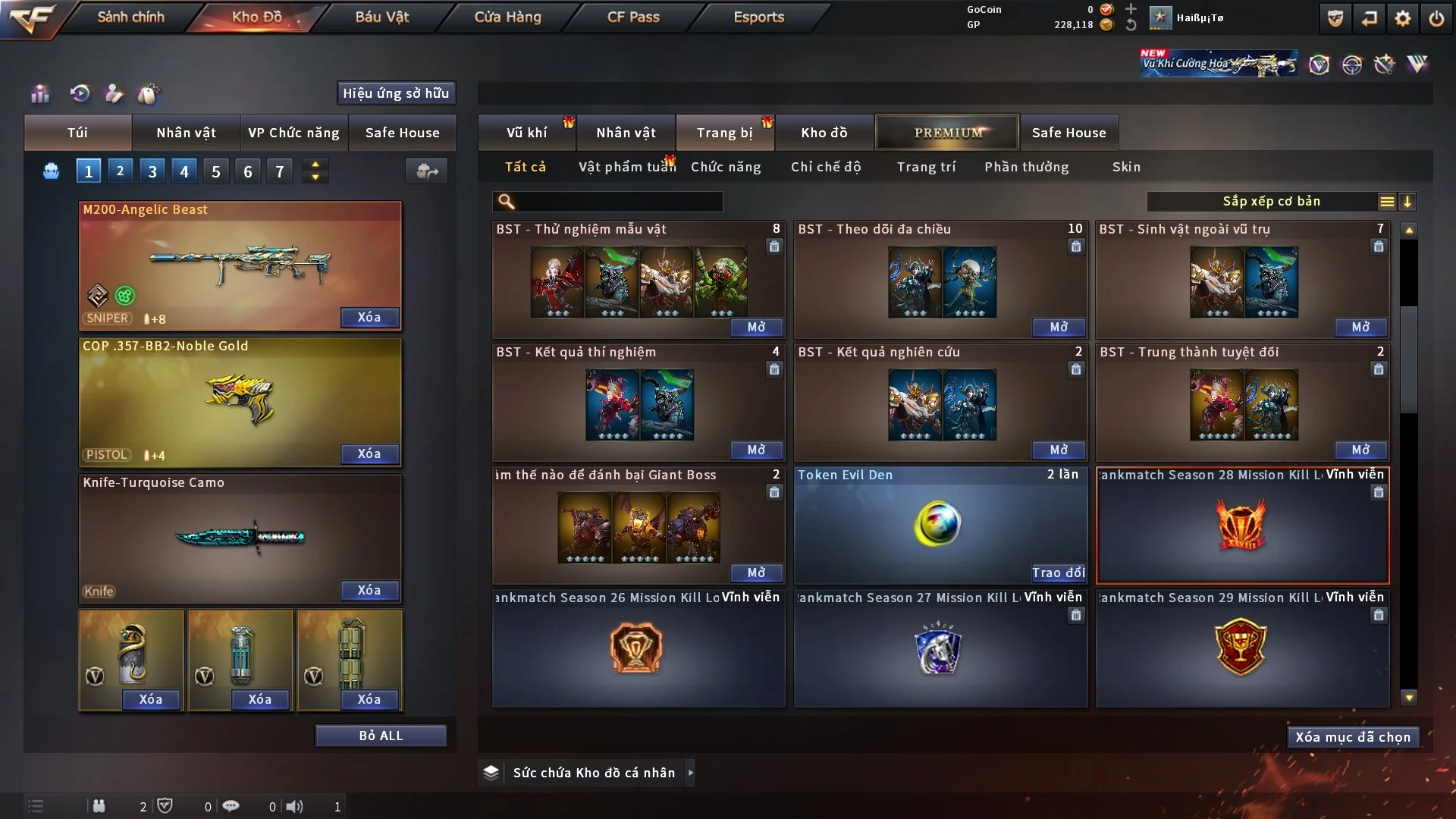
Task: Remove Knife-Turquoise Camo with Xóa
Action: 369,590
